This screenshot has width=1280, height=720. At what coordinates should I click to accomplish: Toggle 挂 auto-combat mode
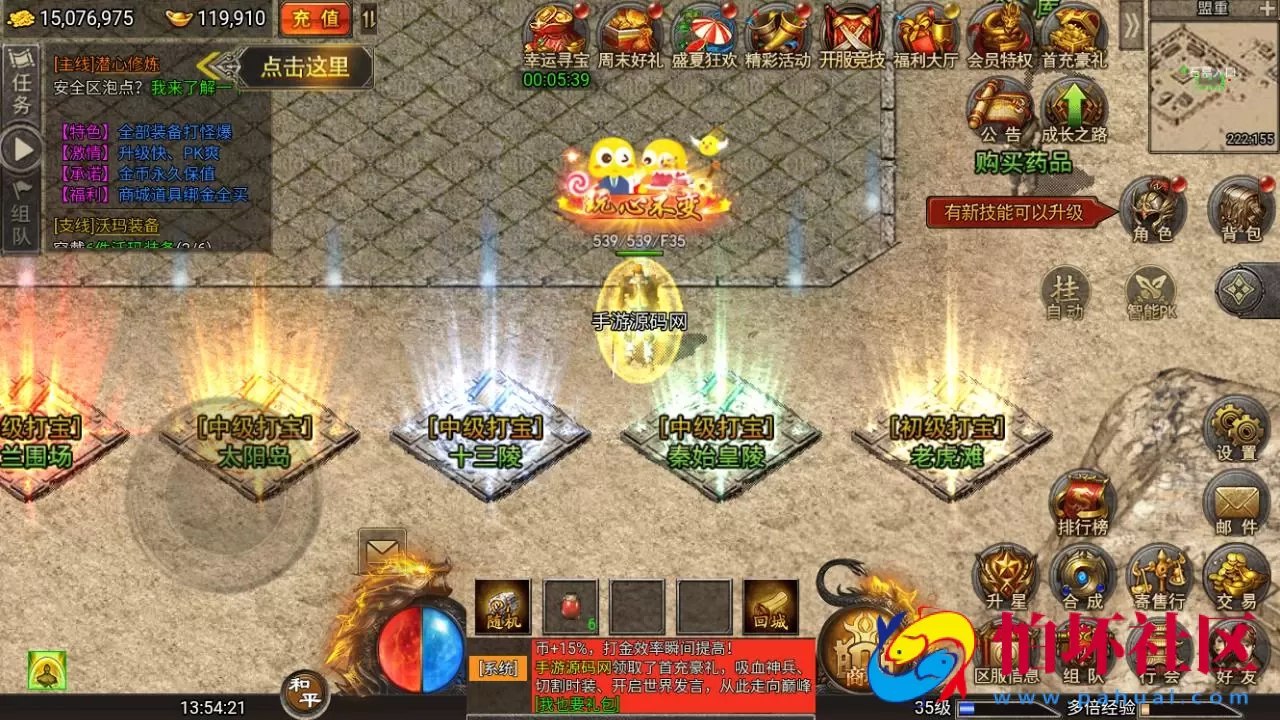click(1065, 293)
